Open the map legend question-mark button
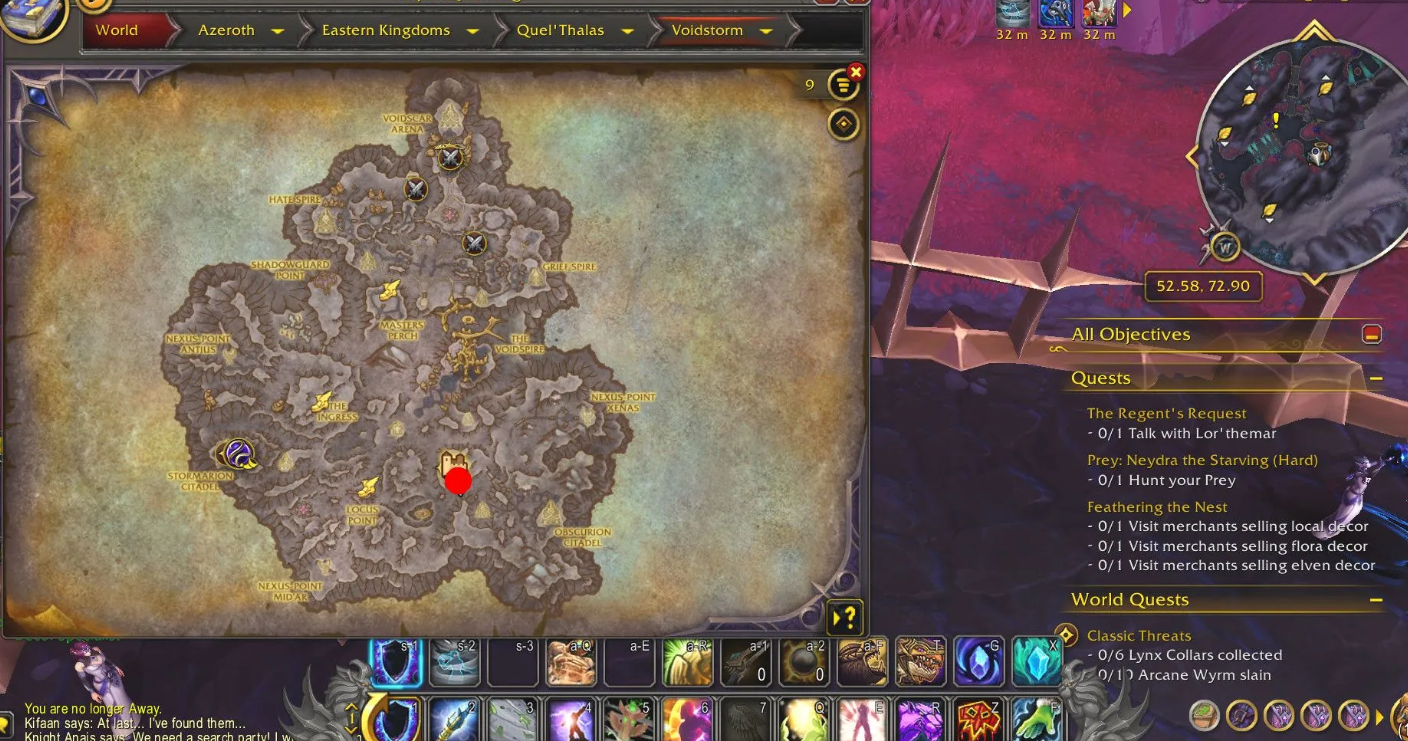 point(845,616)
